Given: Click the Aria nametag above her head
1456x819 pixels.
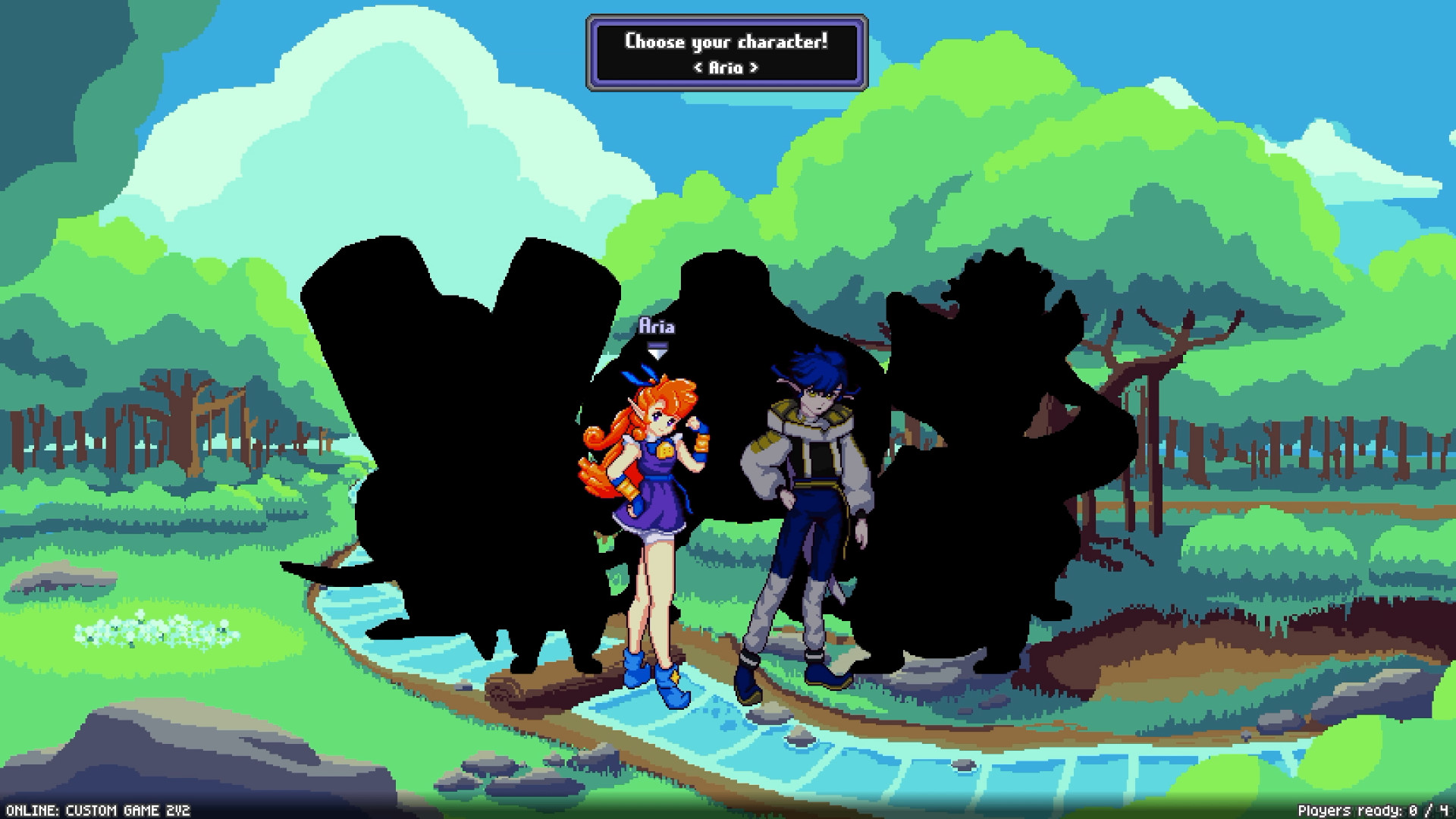Looking at the screenshot, I should (659, 325).
